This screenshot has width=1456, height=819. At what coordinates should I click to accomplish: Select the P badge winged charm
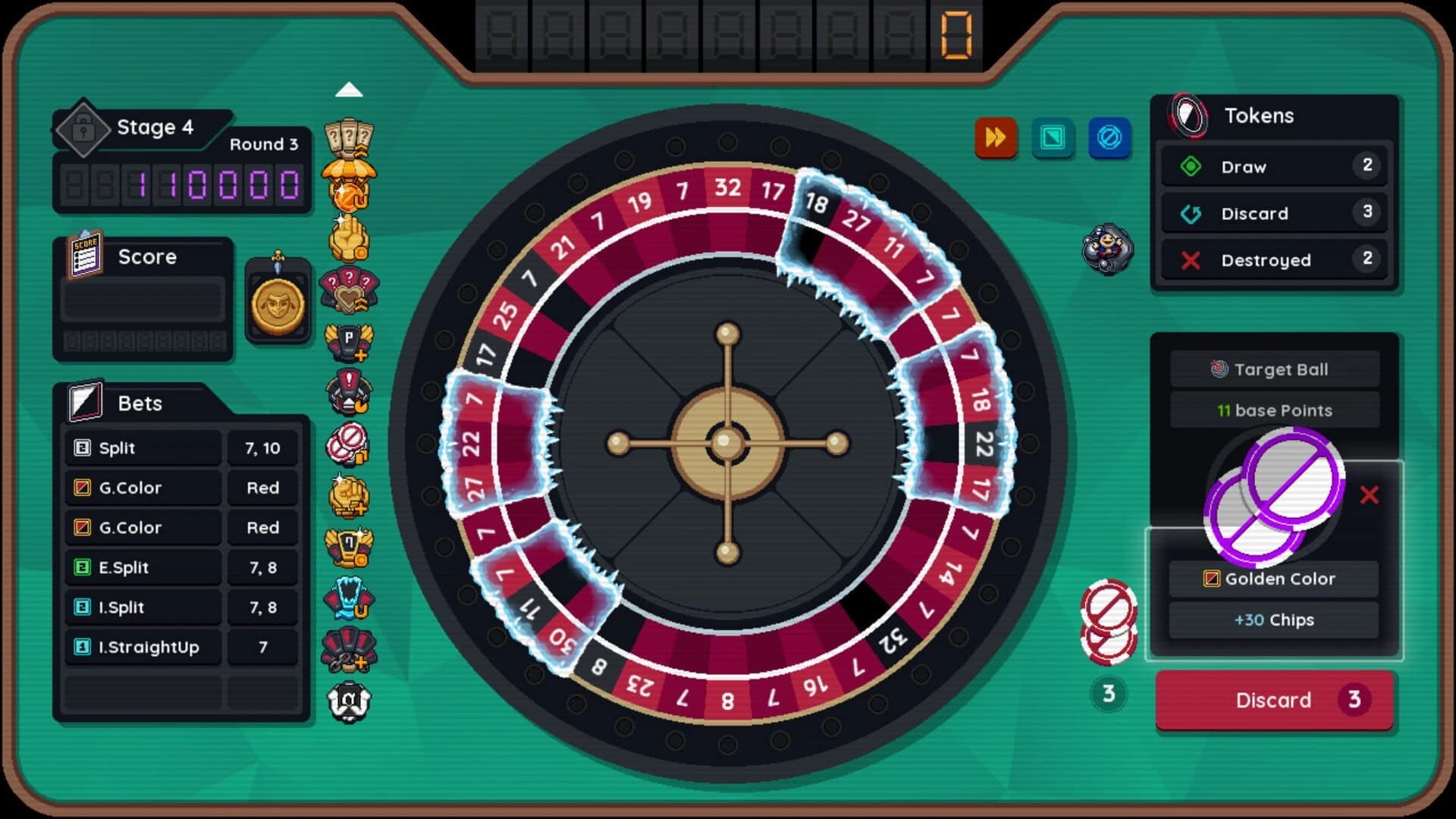coord(349,341)
